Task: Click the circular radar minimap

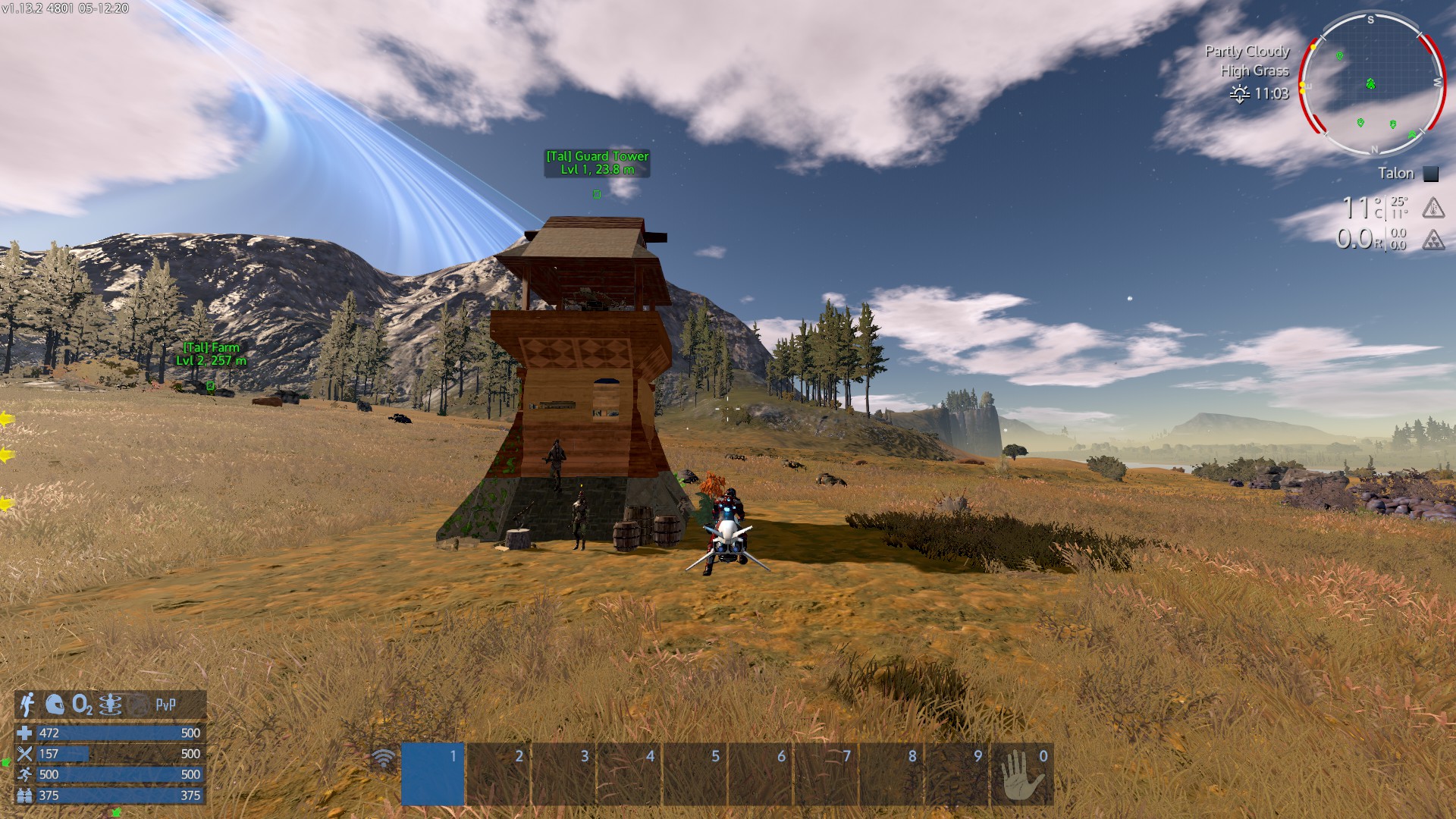Action: pyautogui.click(x=1371, y=83)
